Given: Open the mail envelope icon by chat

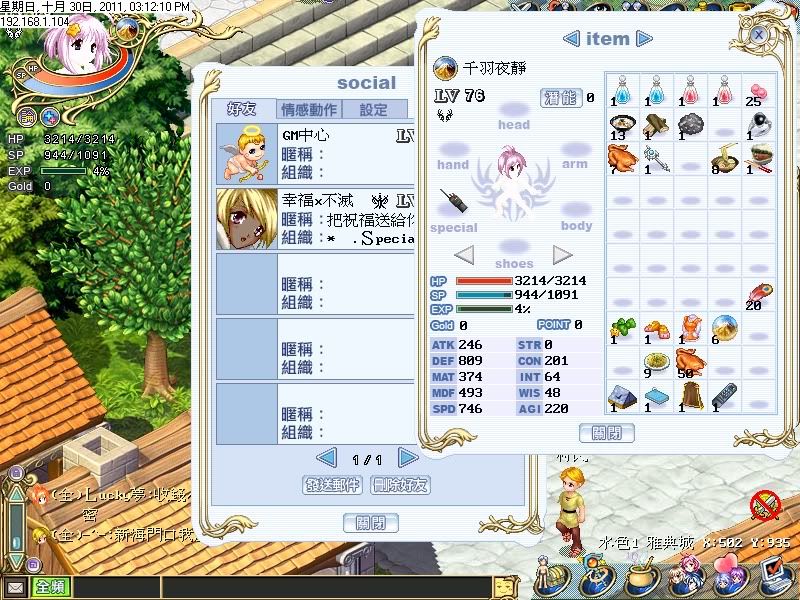Looking at the screenshot, I should coord(15,587).
